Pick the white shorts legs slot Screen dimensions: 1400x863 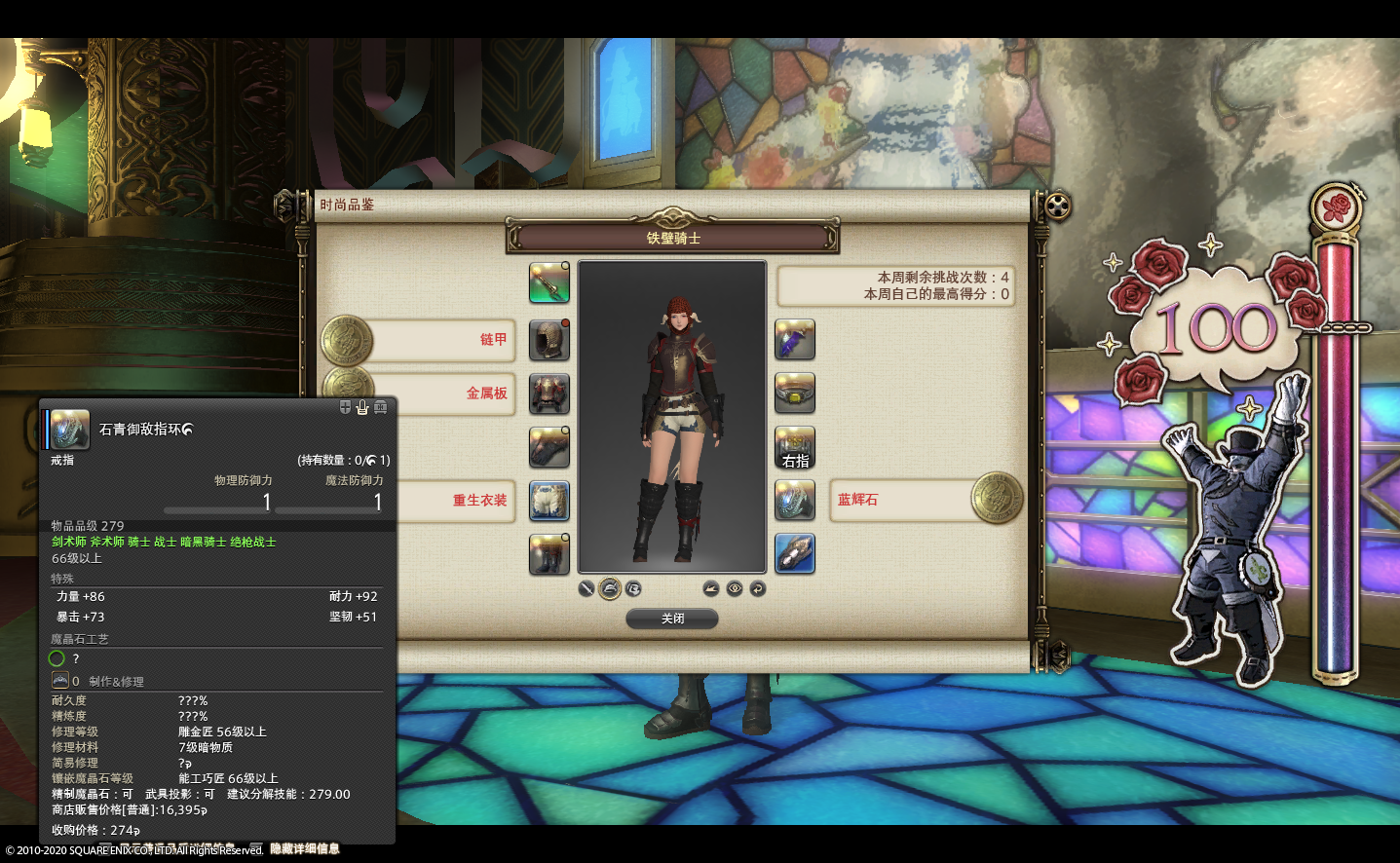(x=549, y=501)
